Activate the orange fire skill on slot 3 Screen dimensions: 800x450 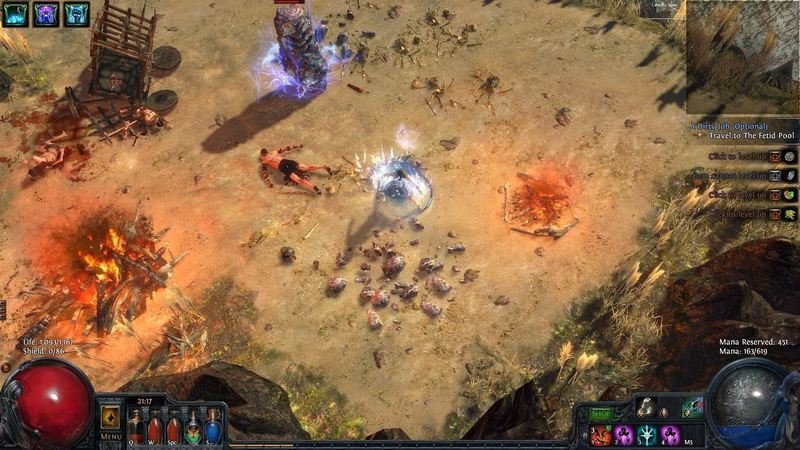[600, 435]
